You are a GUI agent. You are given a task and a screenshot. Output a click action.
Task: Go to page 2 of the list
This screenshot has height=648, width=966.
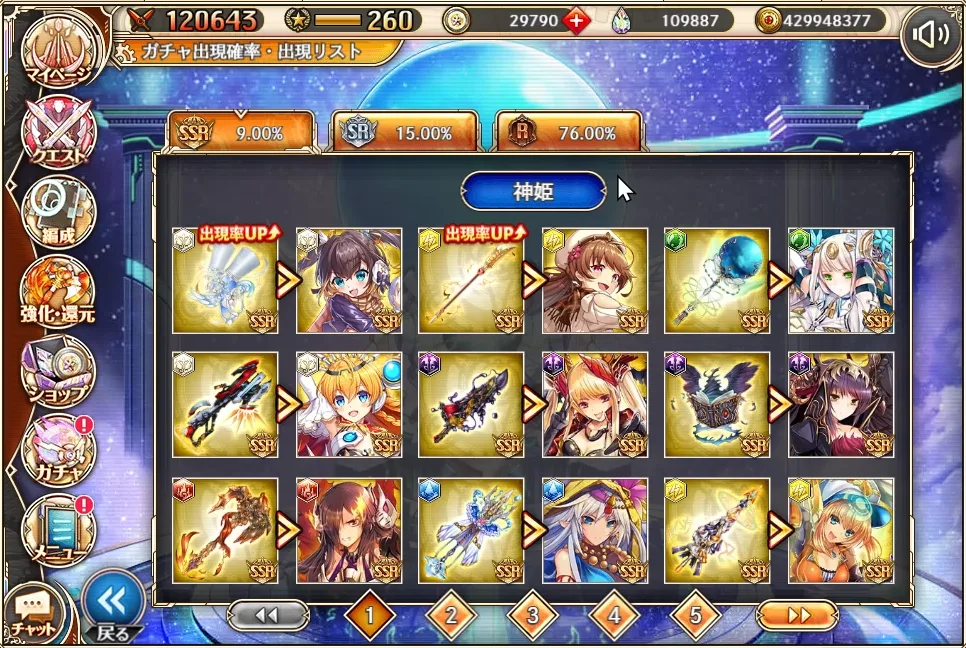451,616
